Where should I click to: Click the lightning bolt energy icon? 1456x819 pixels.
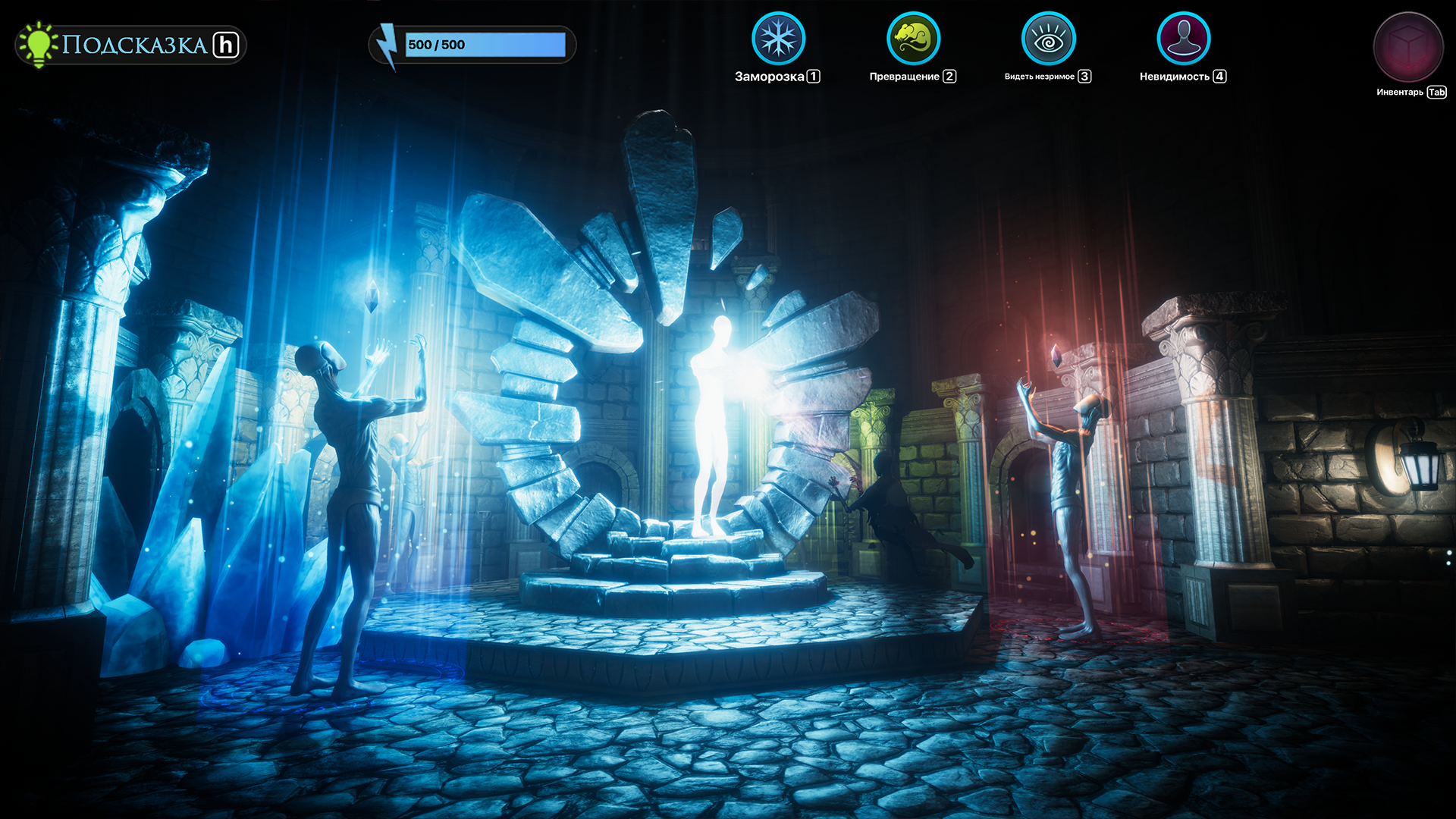point(388,44)
